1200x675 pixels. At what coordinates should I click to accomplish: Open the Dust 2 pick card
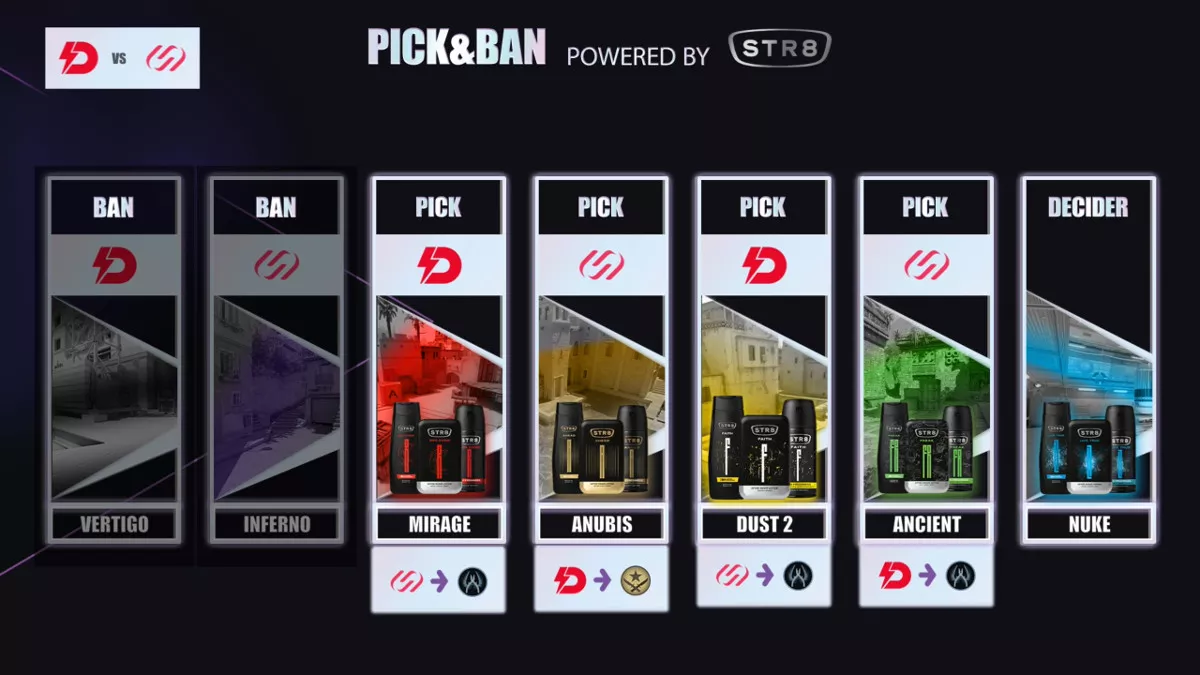(763, 360)
